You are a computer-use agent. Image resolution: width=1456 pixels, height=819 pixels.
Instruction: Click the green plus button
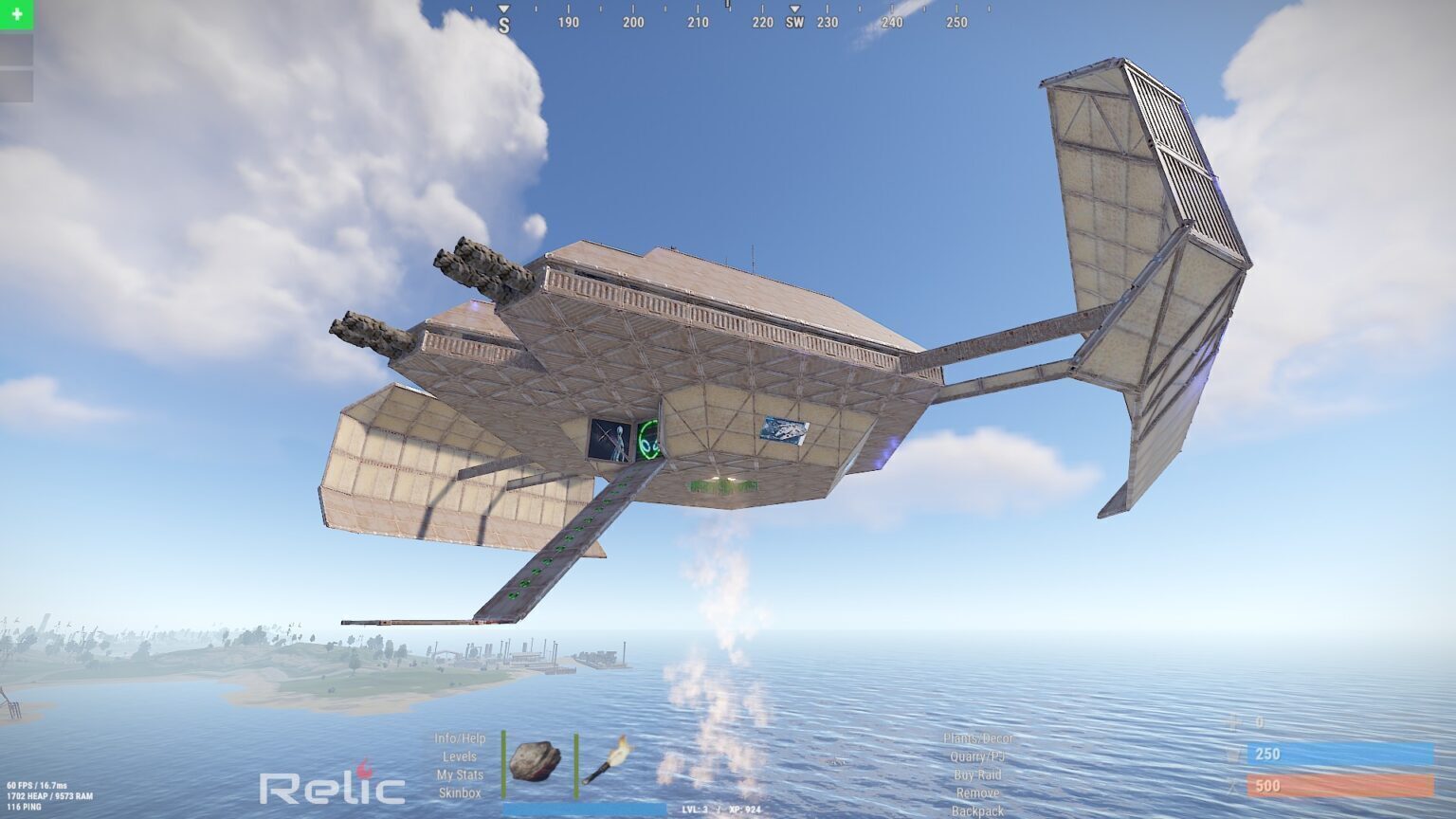(x=16, y=14)
